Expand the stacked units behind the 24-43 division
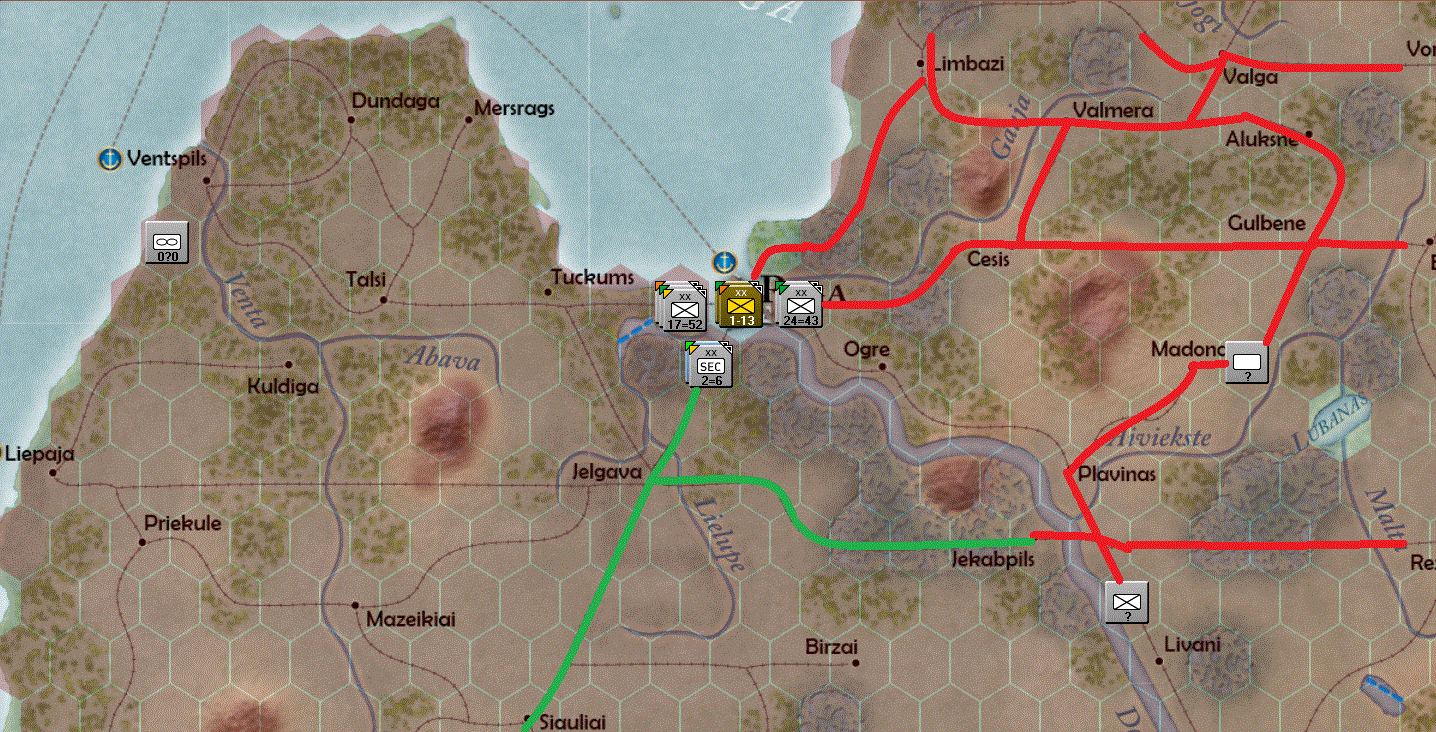The width and height of the screenshot is (1436, 732). (815, 286)
